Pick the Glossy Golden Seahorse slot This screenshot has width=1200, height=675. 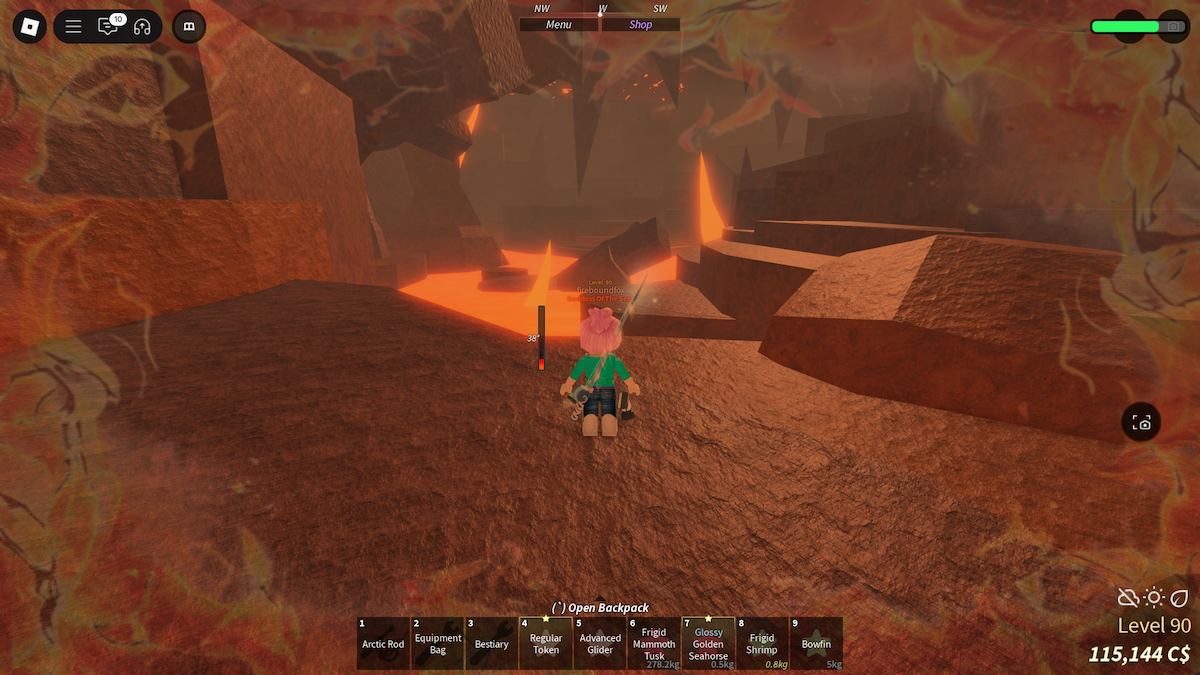(x=708, y=643)
